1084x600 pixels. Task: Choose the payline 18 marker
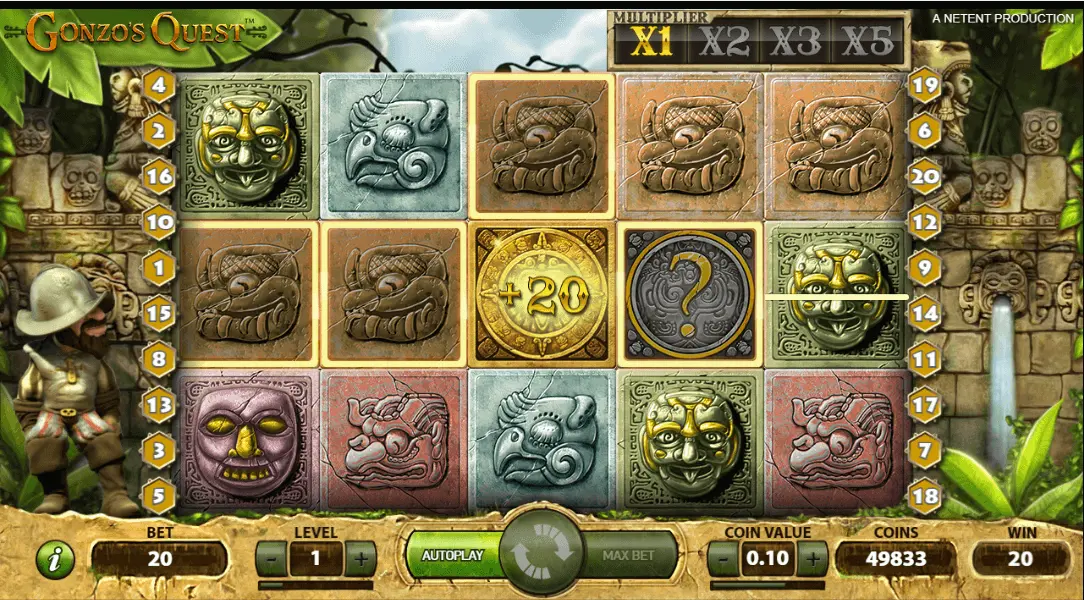pos(925,495)
